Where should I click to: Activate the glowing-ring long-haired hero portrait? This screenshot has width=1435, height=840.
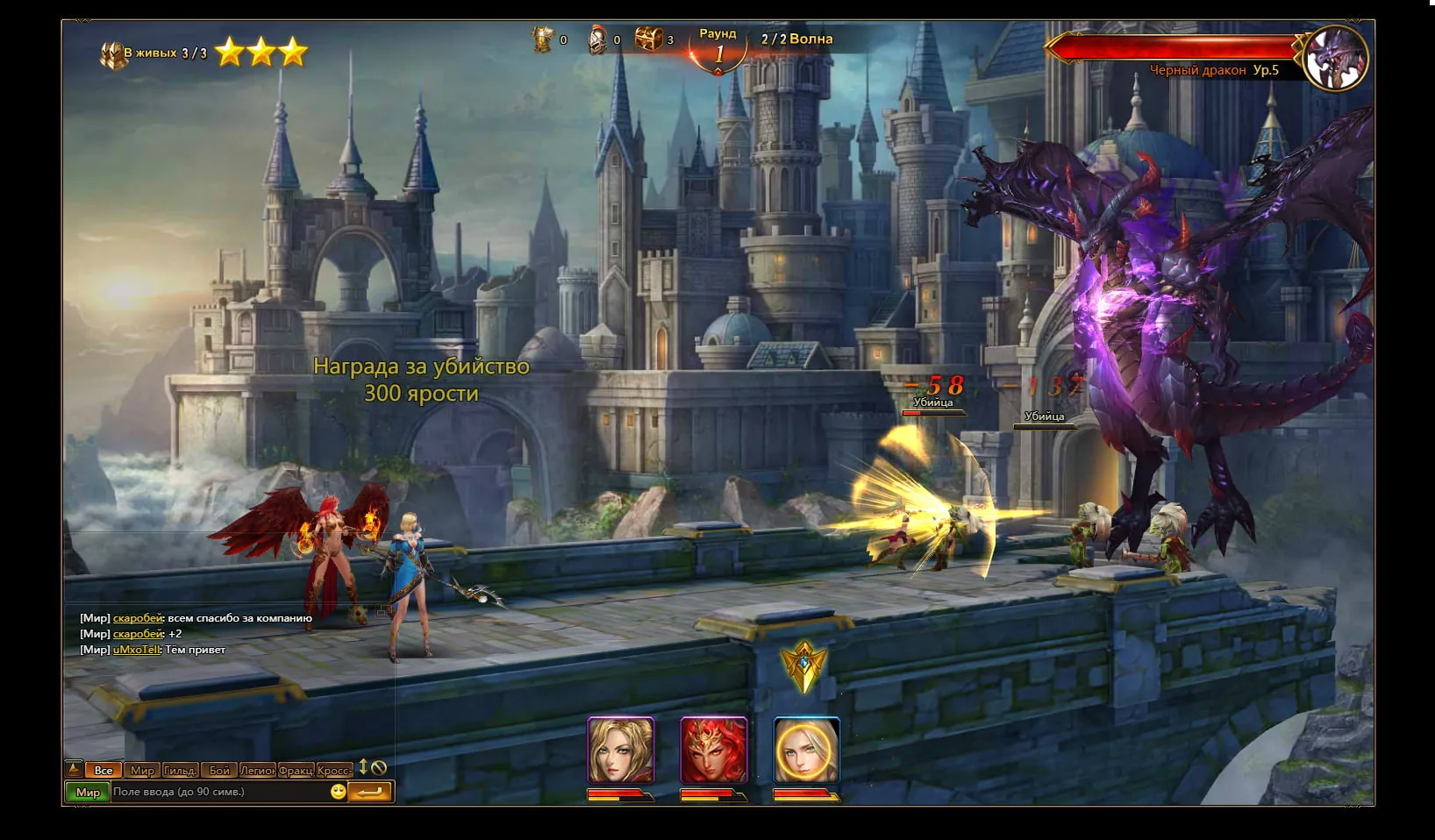pyautogui.click(x=807, y=750)
